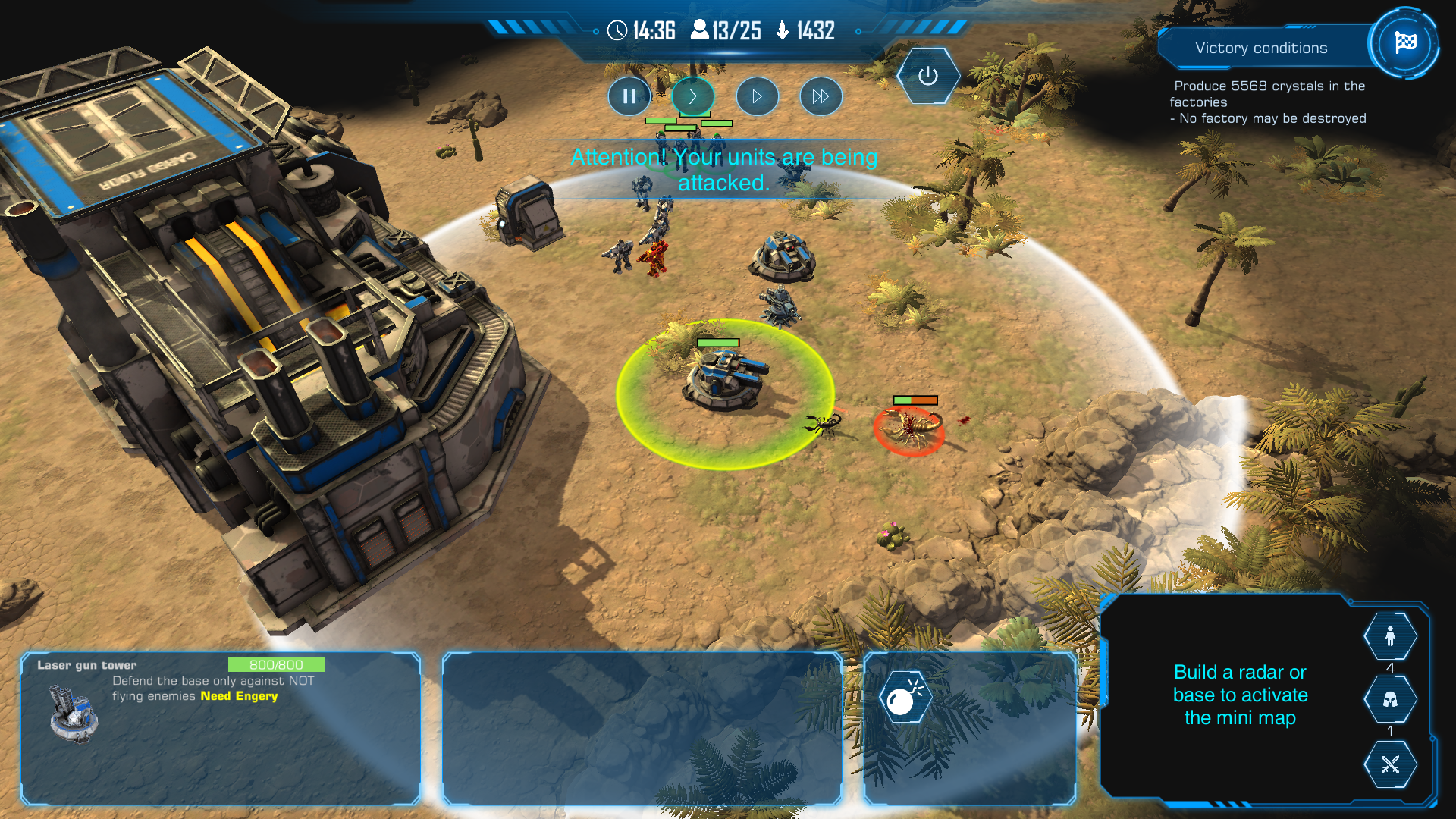Activate the bomb ability hexagon
1456x819 pixels.
903,698
